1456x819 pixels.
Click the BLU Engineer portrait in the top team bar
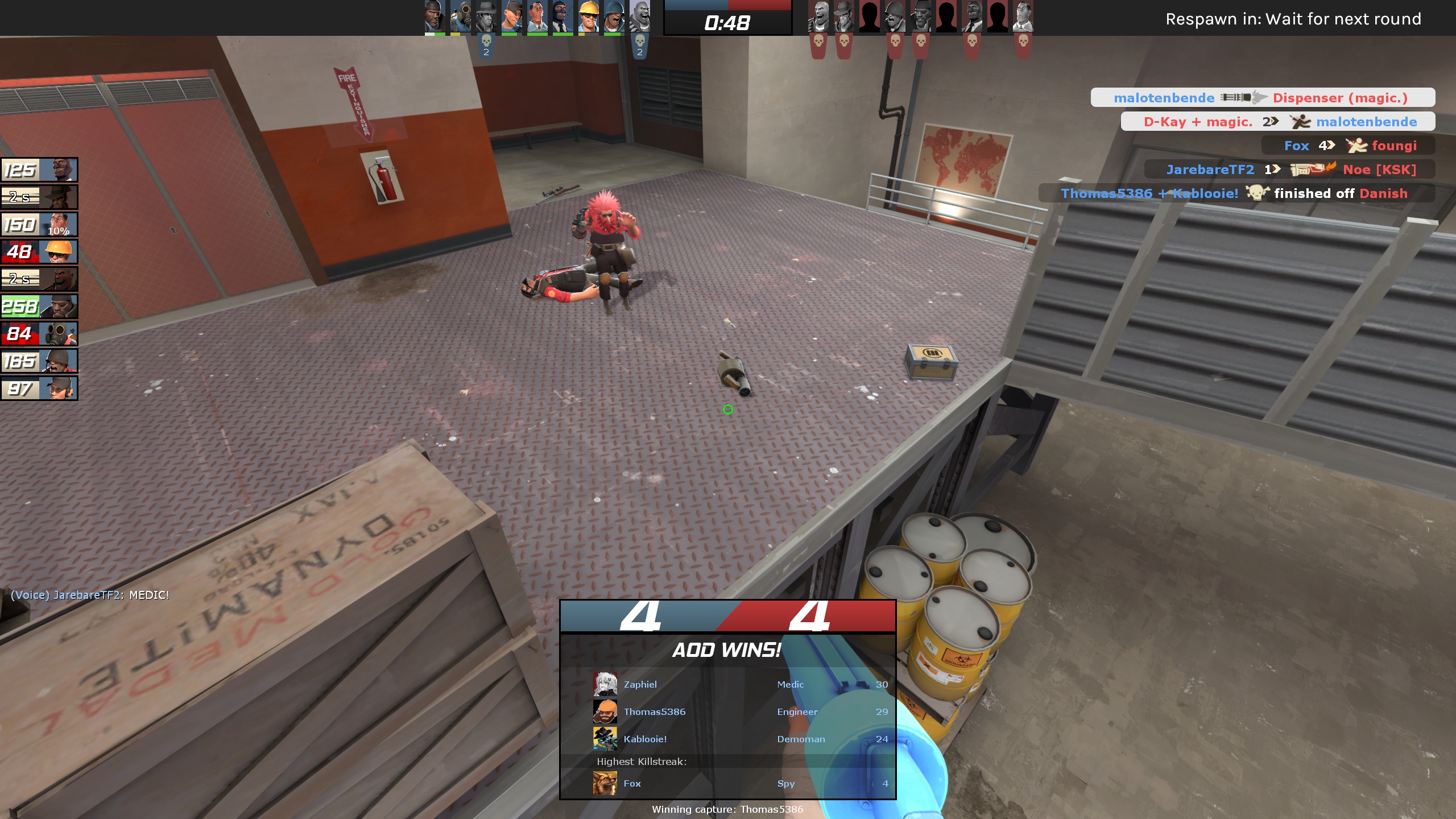coord(588,17)
